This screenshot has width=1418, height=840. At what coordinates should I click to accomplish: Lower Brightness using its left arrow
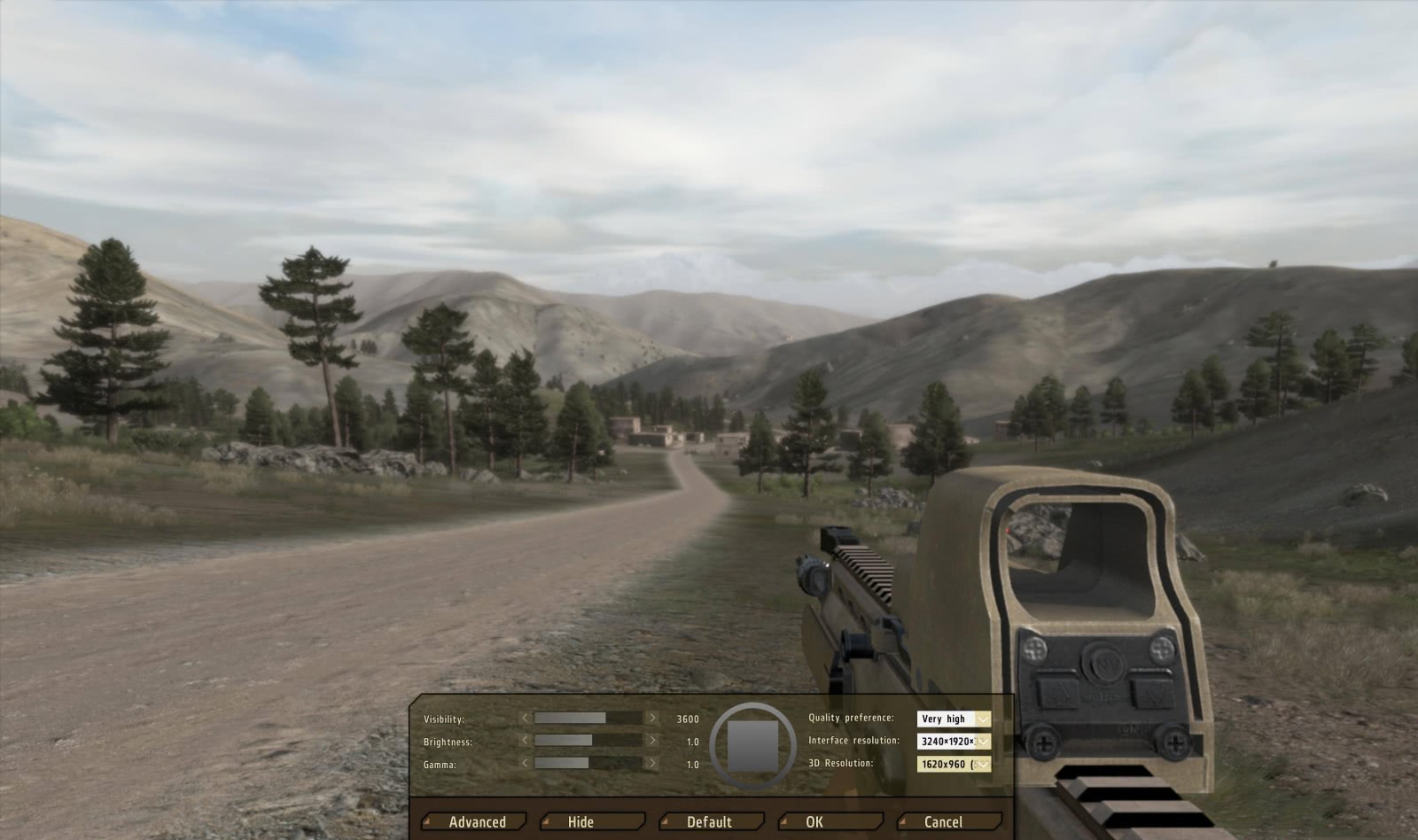click(x=525, y=741)
